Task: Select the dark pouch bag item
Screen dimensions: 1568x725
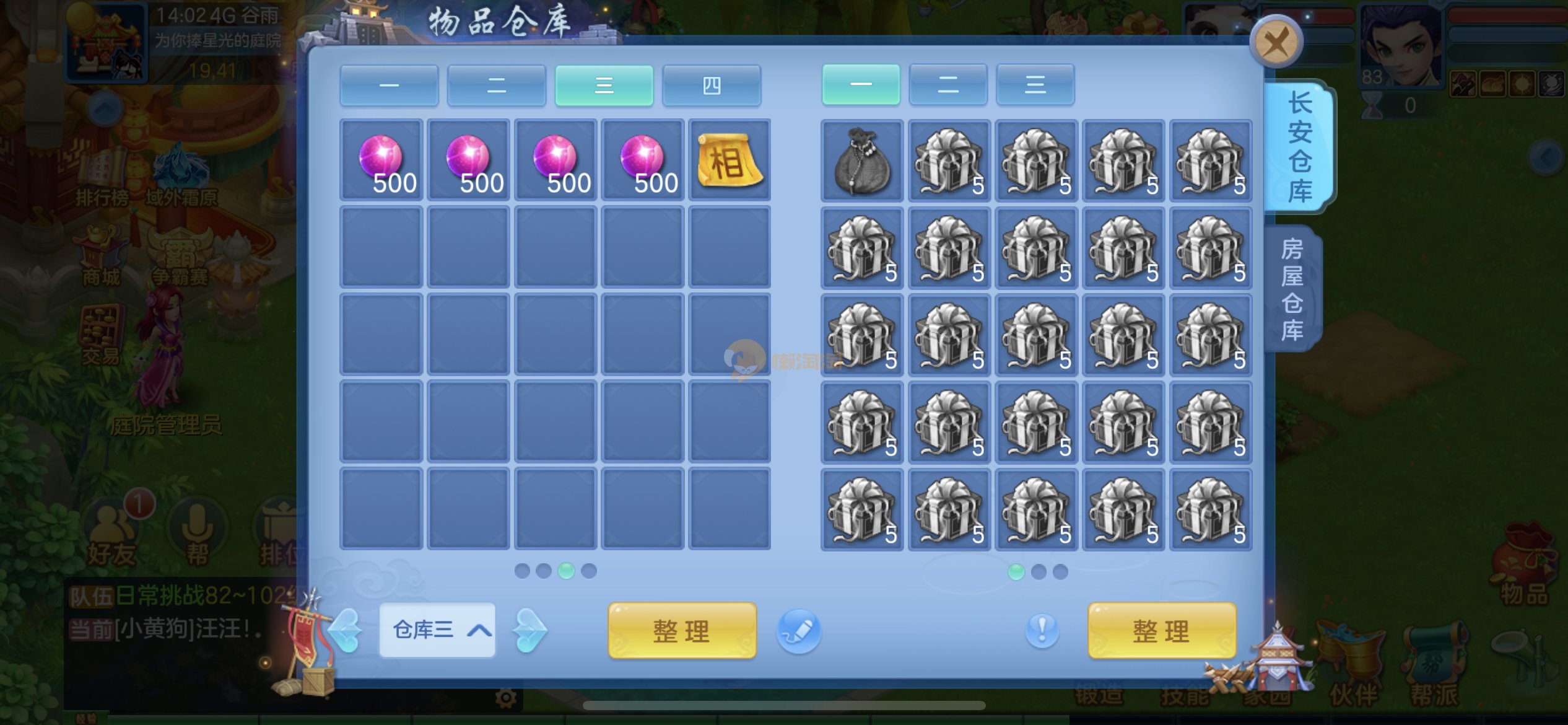Action: tap(861, 160)
